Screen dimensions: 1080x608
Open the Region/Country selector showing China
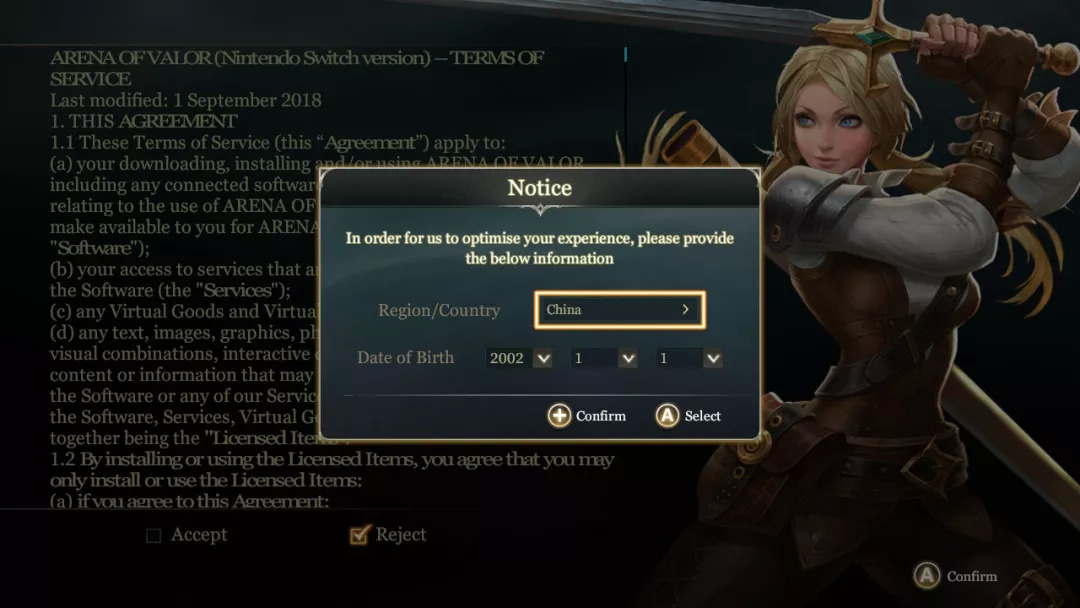(620, 310)
